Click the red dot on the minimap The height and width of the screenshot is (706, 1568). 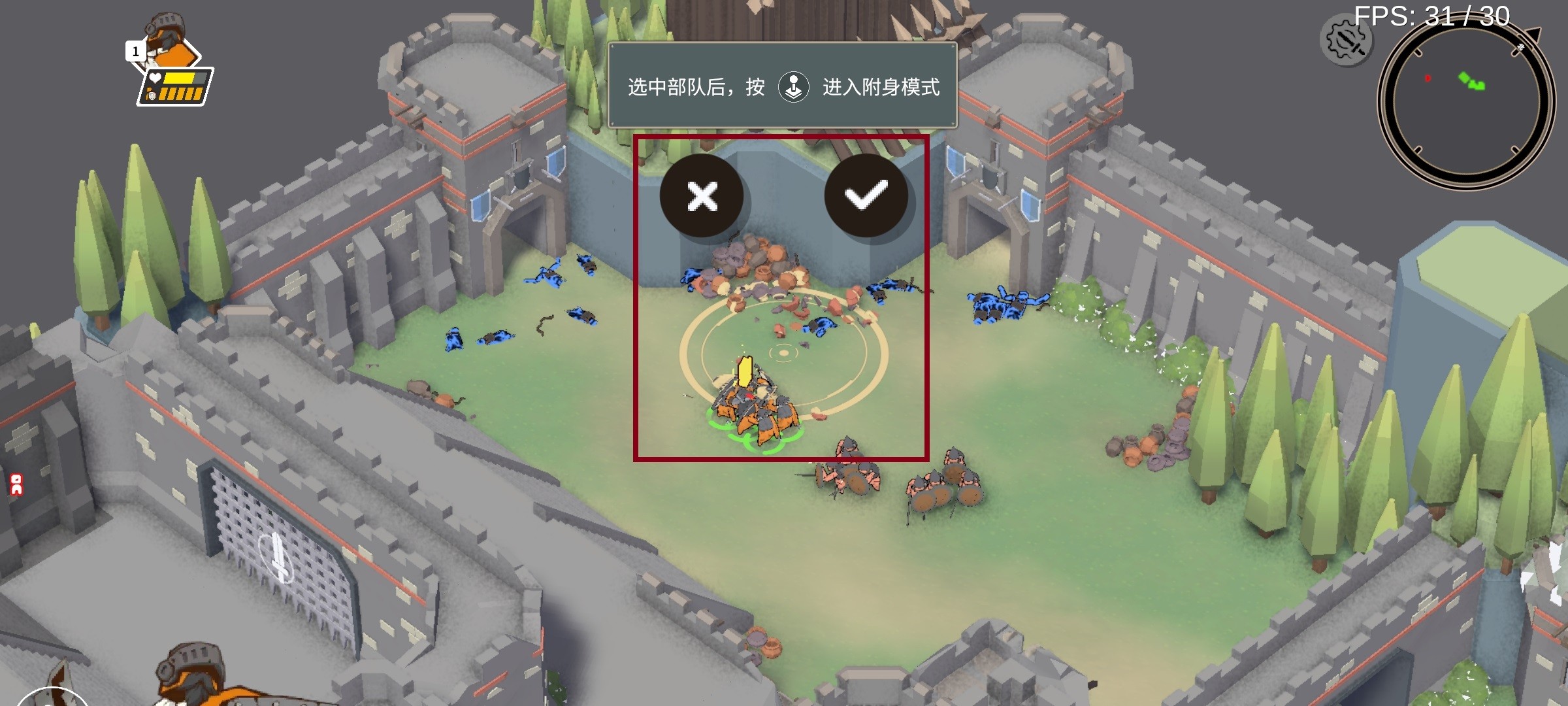coord(1428,78)
